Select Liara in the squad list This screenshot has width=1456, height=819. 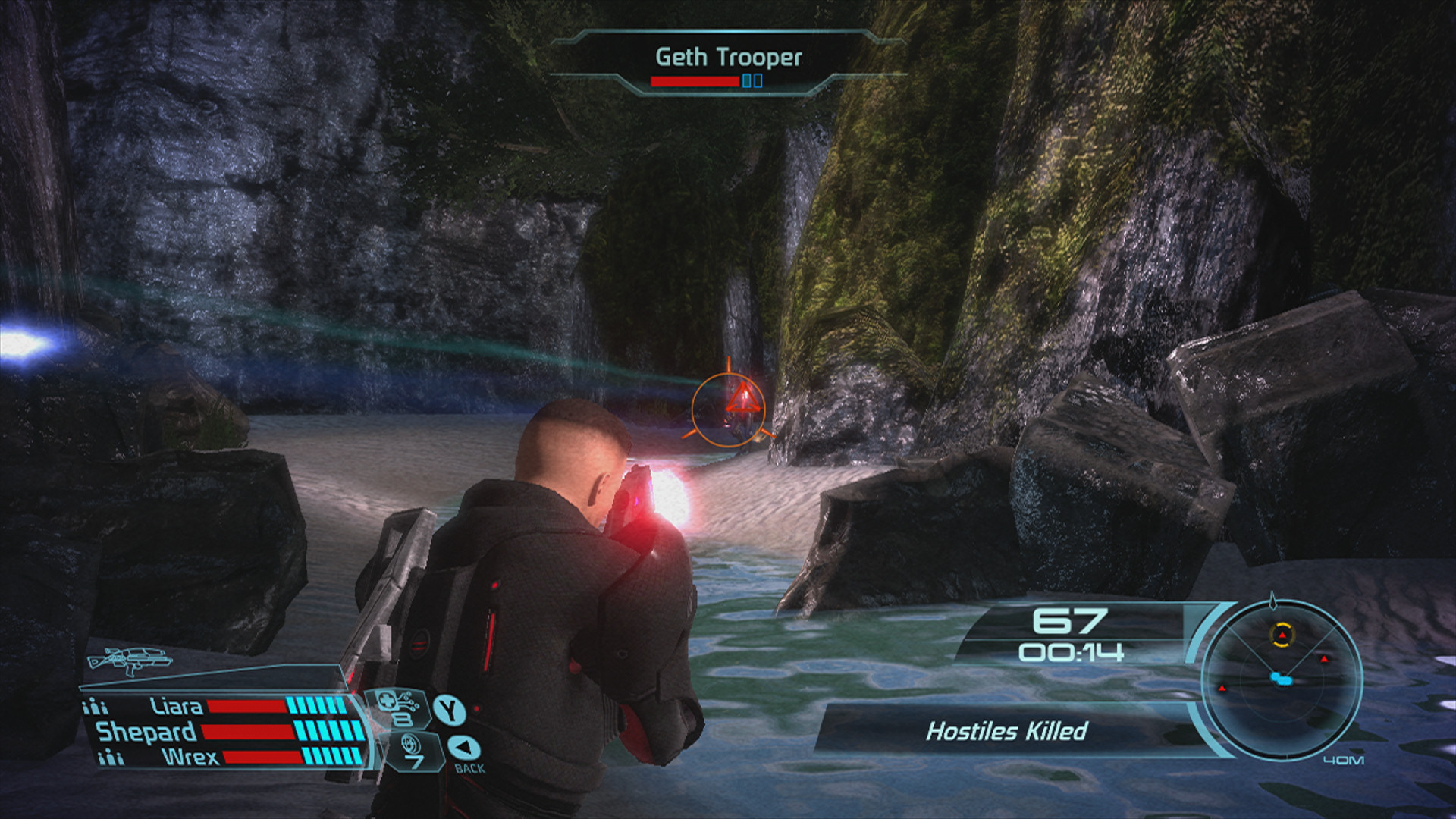coord(176,707)
